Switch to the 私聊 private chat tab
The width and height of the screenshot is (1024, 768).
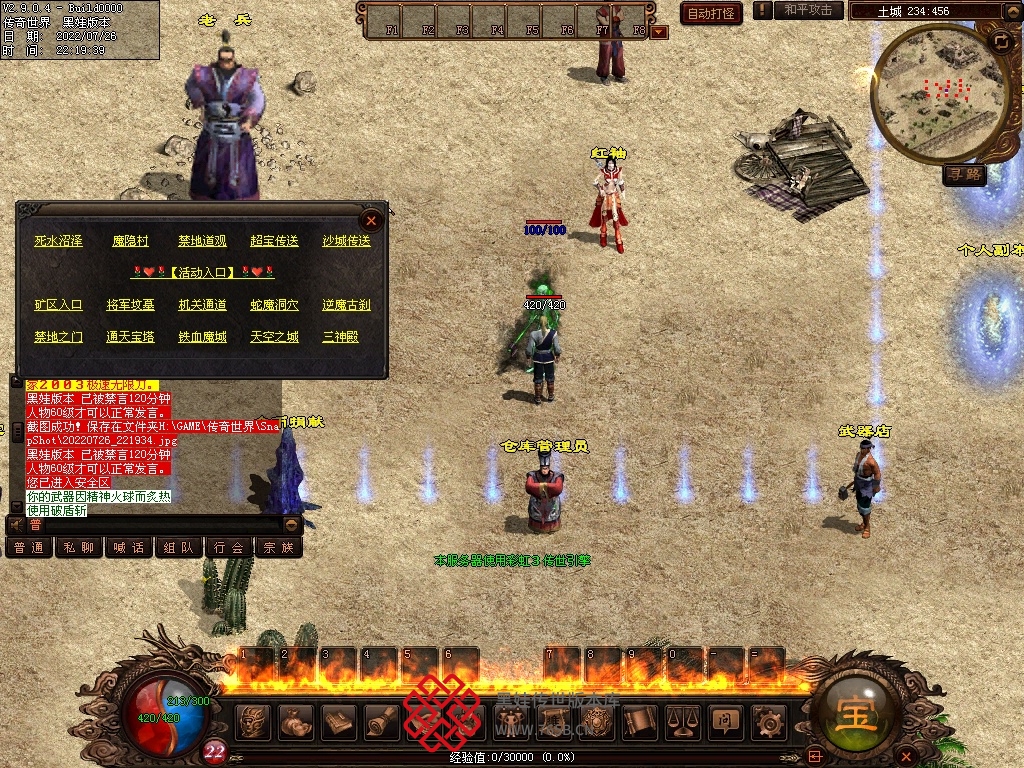pos(79,548)
